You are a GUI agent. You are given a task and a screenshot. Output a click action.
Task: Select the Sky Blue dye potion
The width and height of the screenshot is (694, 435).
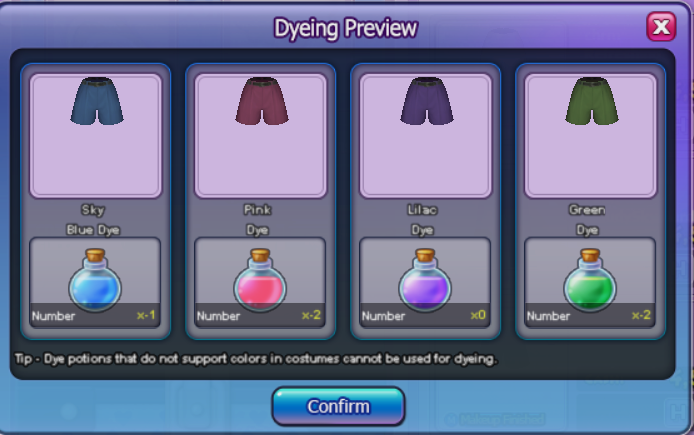pyautogui.click(x=95, y=282)
